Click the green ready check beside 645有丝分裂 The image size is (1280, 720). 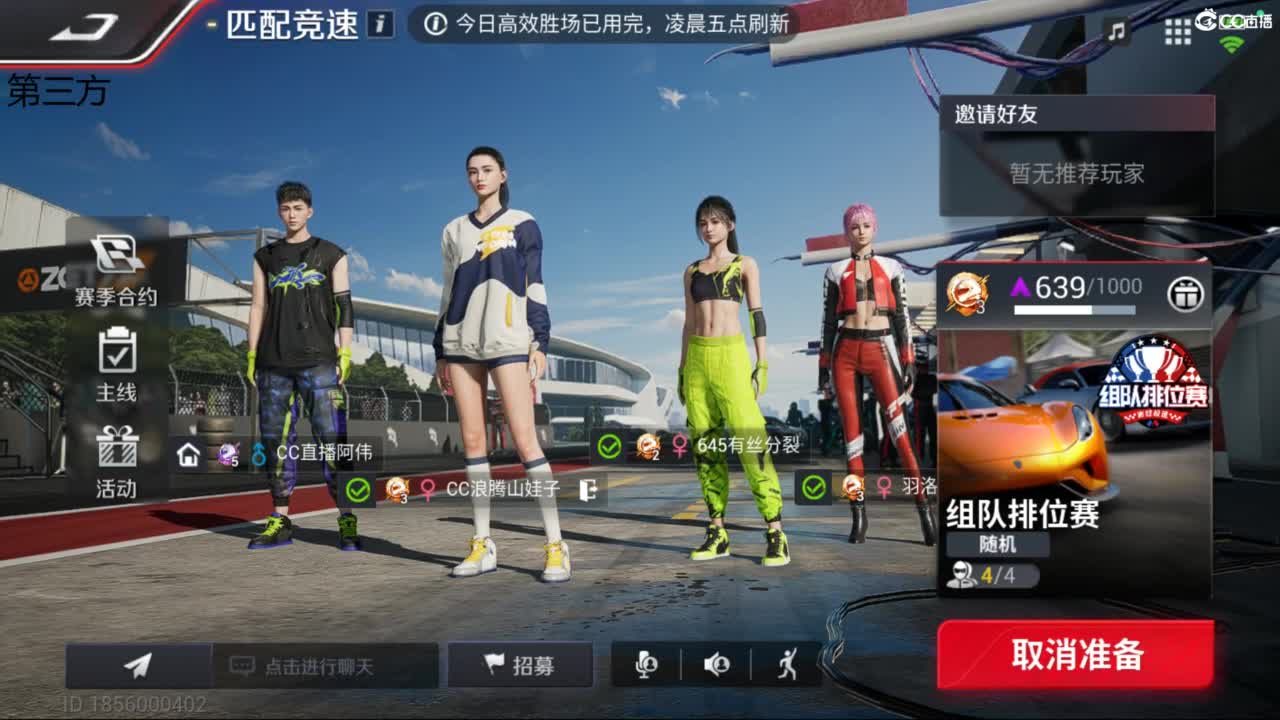tap(608, 444)
